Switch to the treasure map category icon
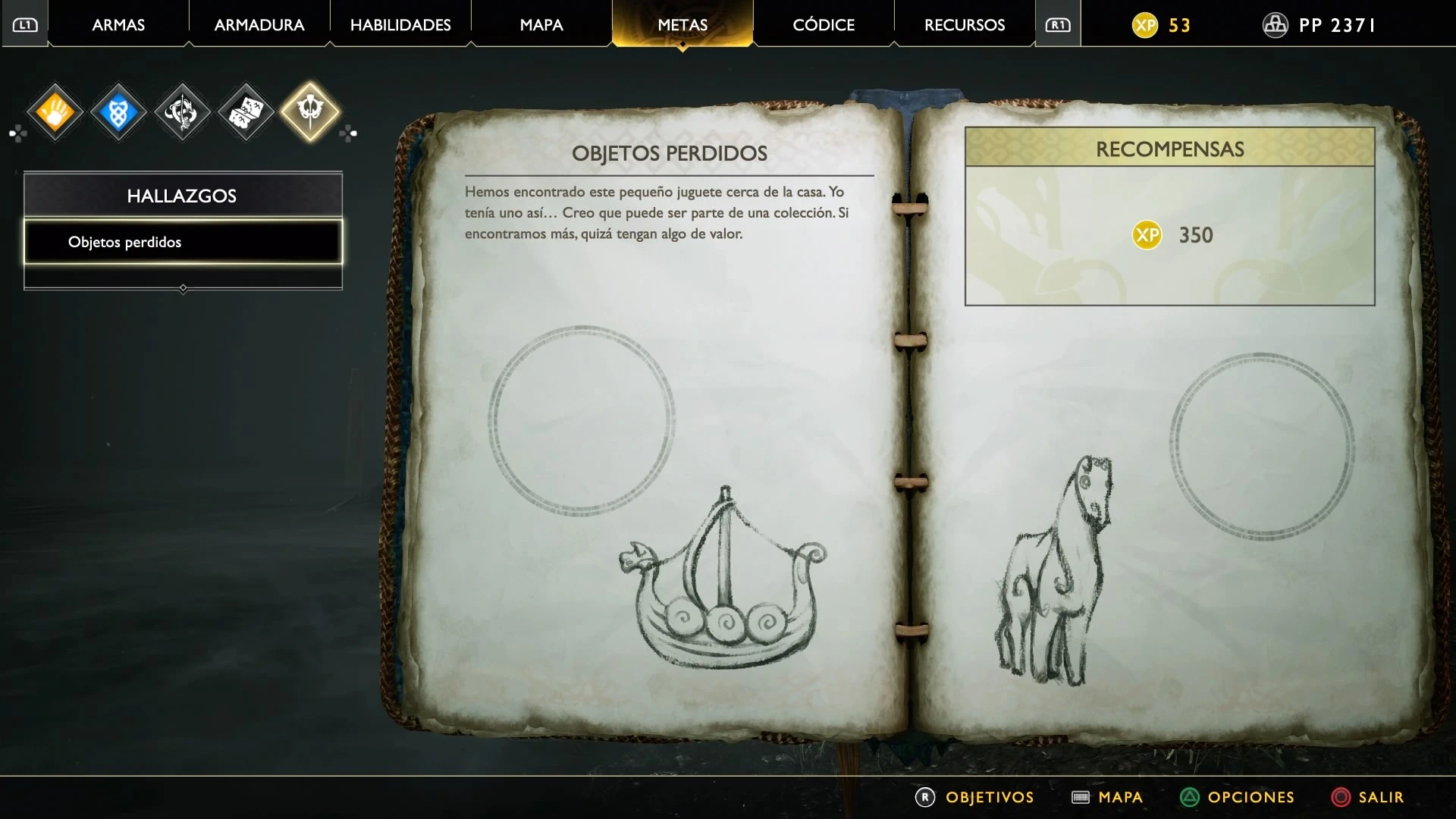 (246, 113)
